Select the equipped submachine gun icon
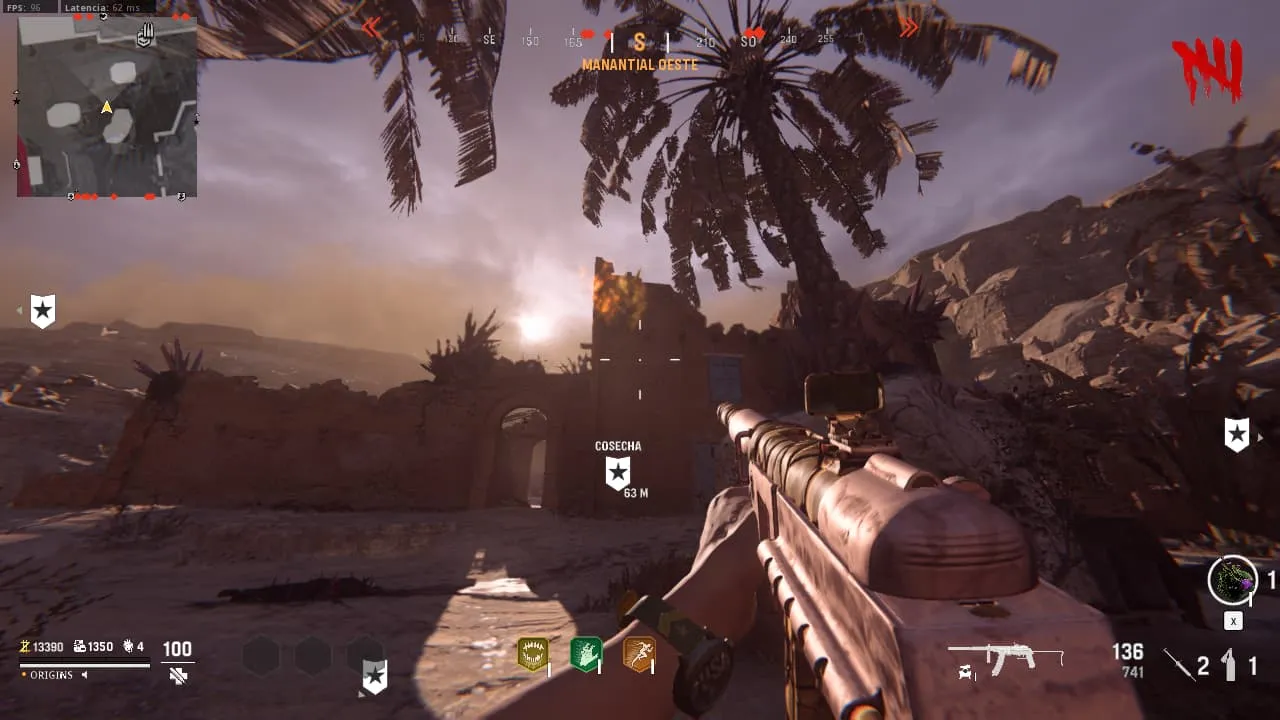This screenshot has width=1280, height=720. click(x=1005, y=658)
